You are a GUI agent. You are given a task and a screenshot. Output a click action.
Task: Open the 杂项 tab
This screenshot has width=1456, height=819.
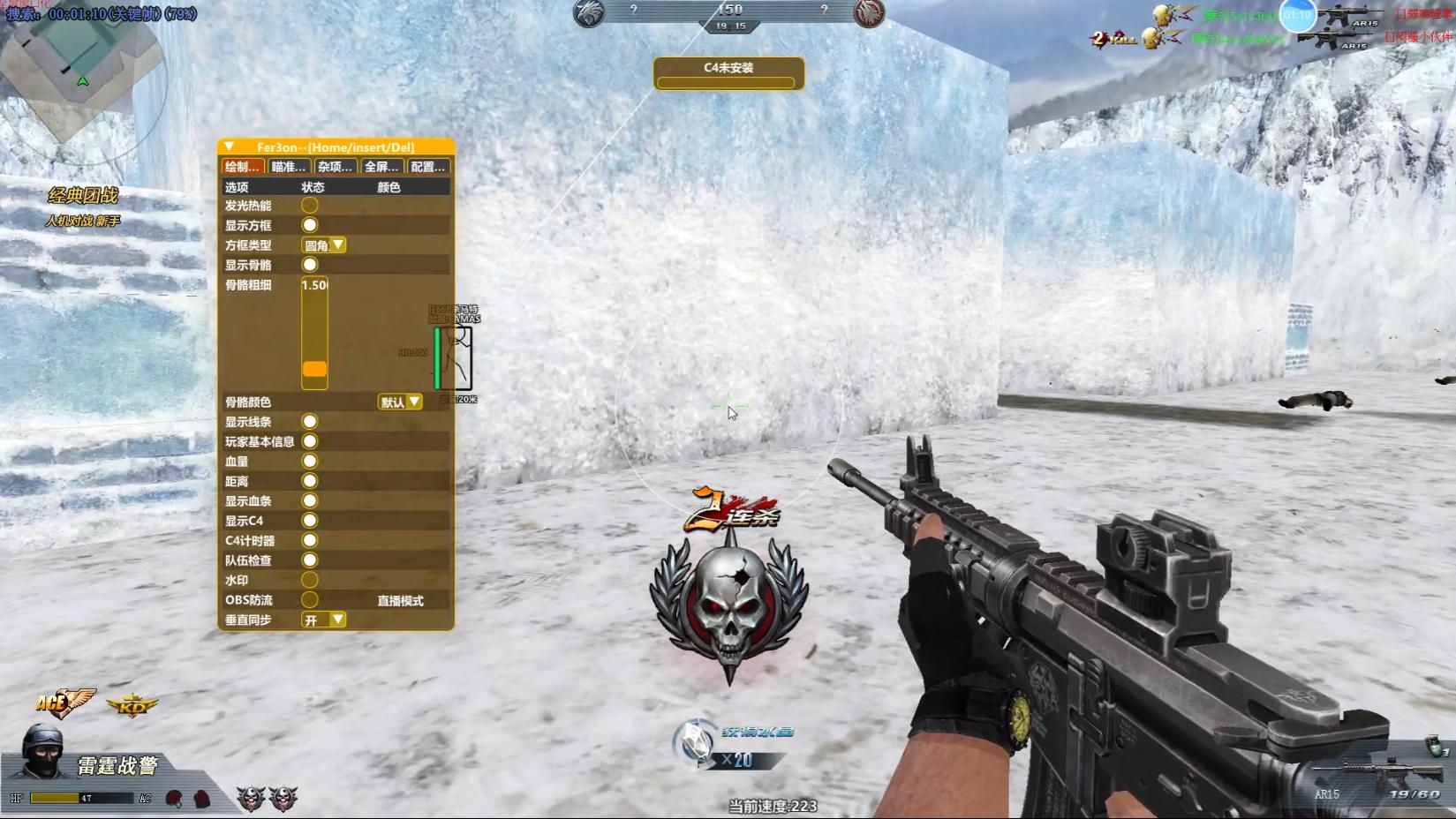335,167
